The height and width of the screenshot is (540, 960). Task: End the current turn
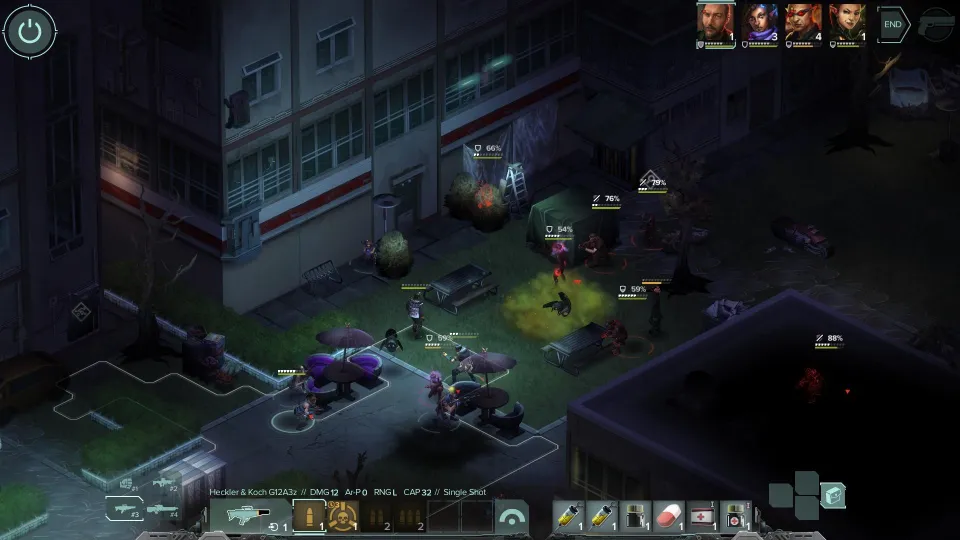tap(892, 24)
